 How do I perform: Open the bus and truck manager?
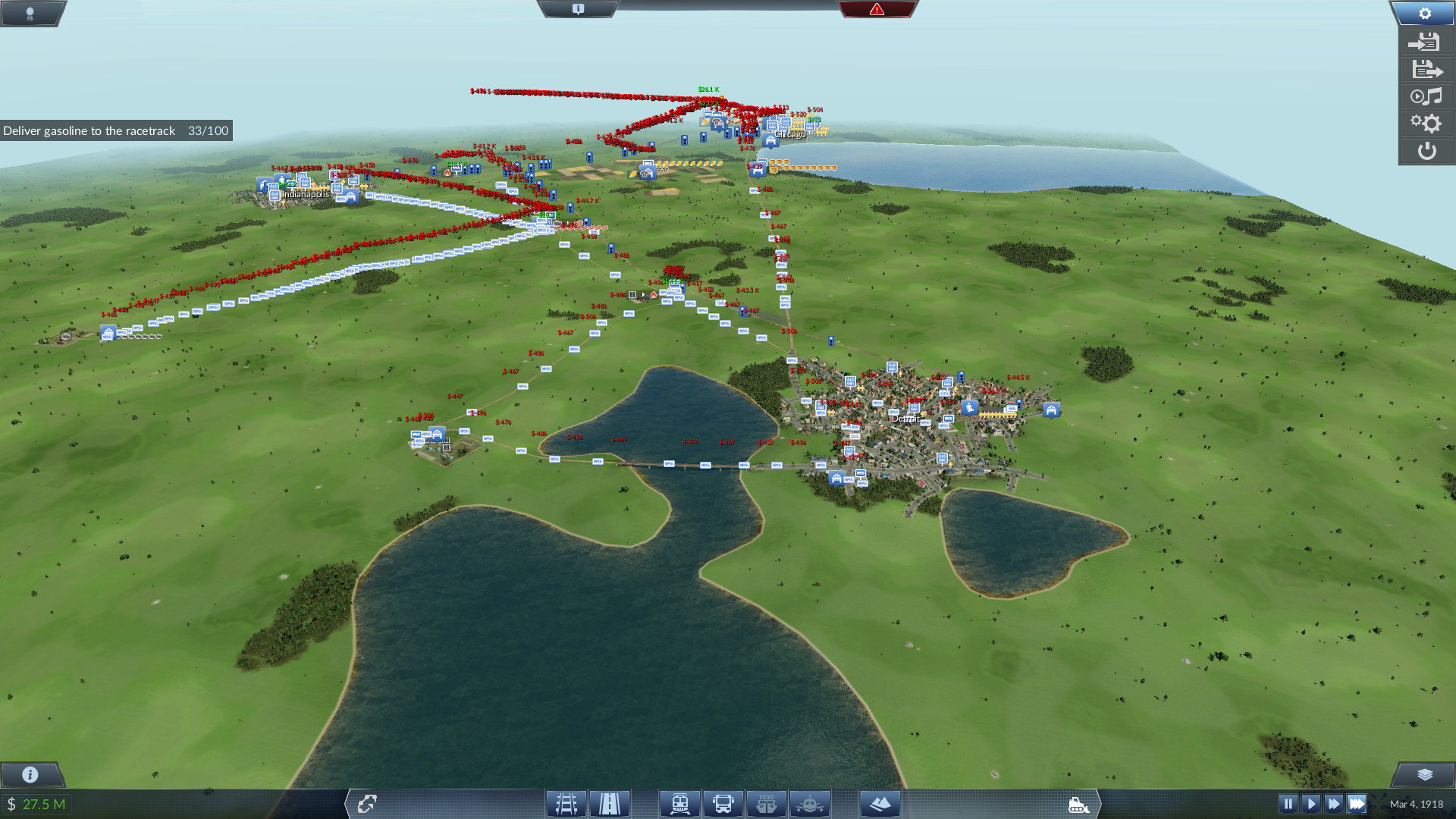pyautogui.click(x=723, y=804)
